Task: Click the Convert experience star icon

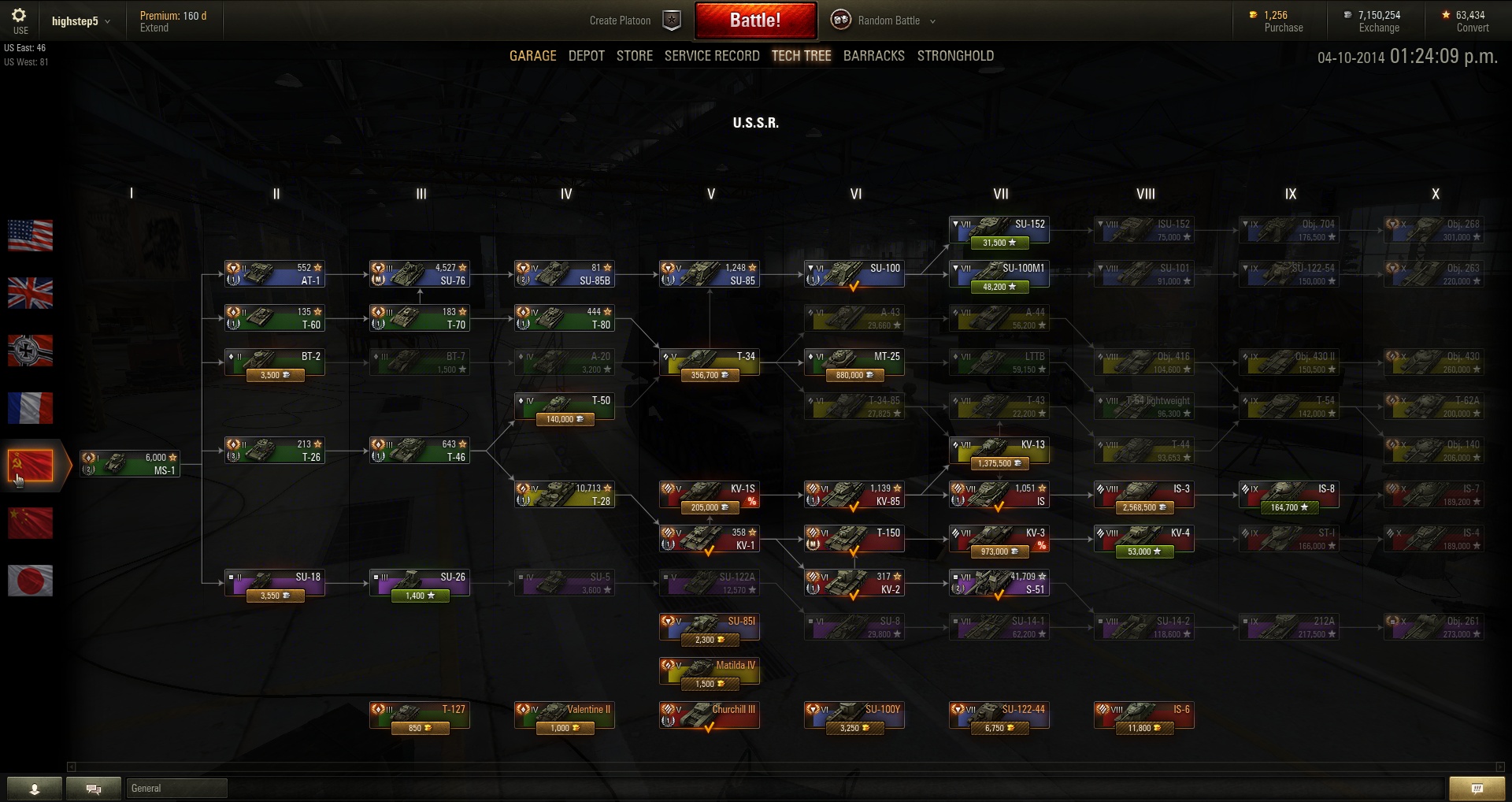Action: (1445, 14)
